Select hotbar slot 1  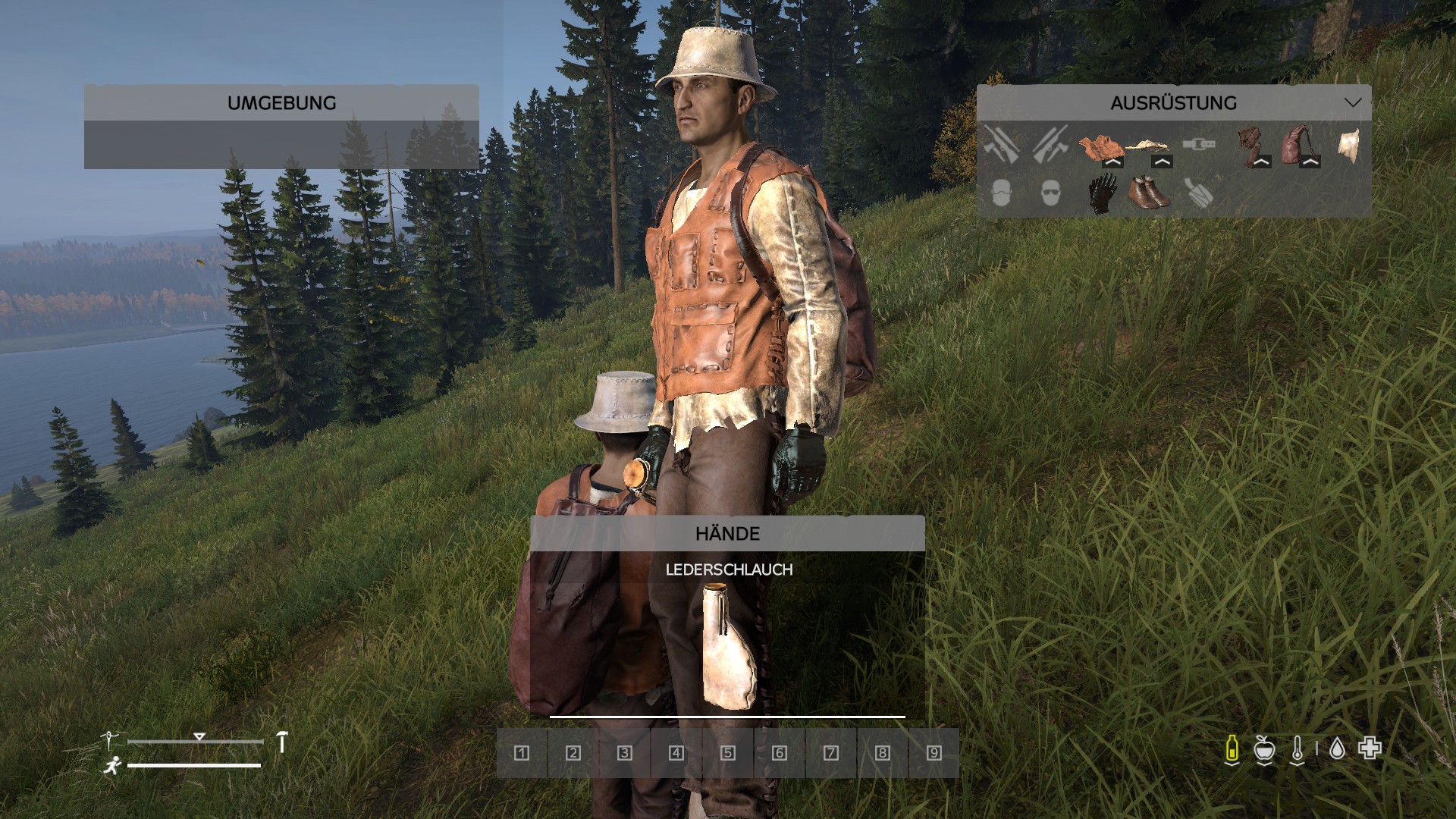pos(522,753)
